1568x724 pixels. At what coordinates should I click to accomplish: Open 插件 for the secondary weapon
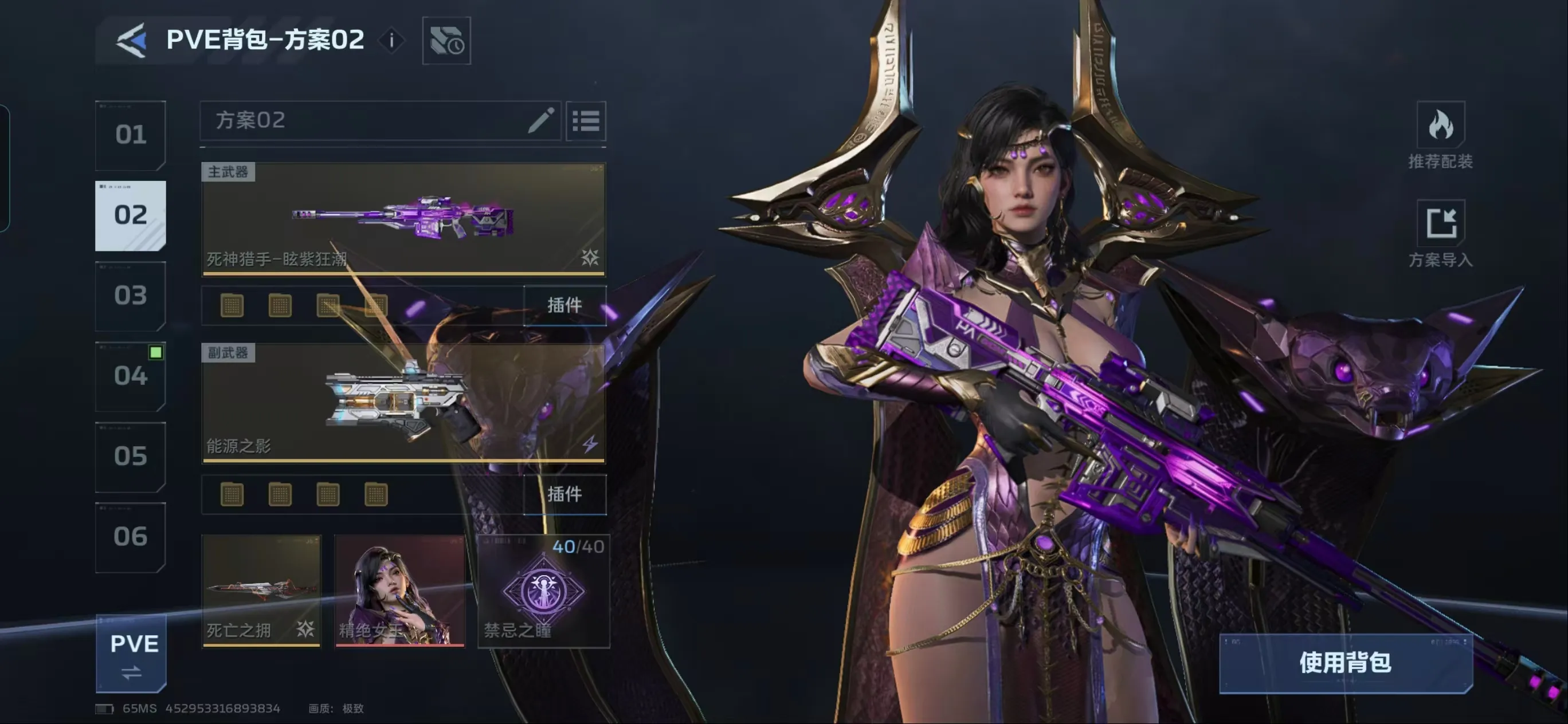(565, 494)
